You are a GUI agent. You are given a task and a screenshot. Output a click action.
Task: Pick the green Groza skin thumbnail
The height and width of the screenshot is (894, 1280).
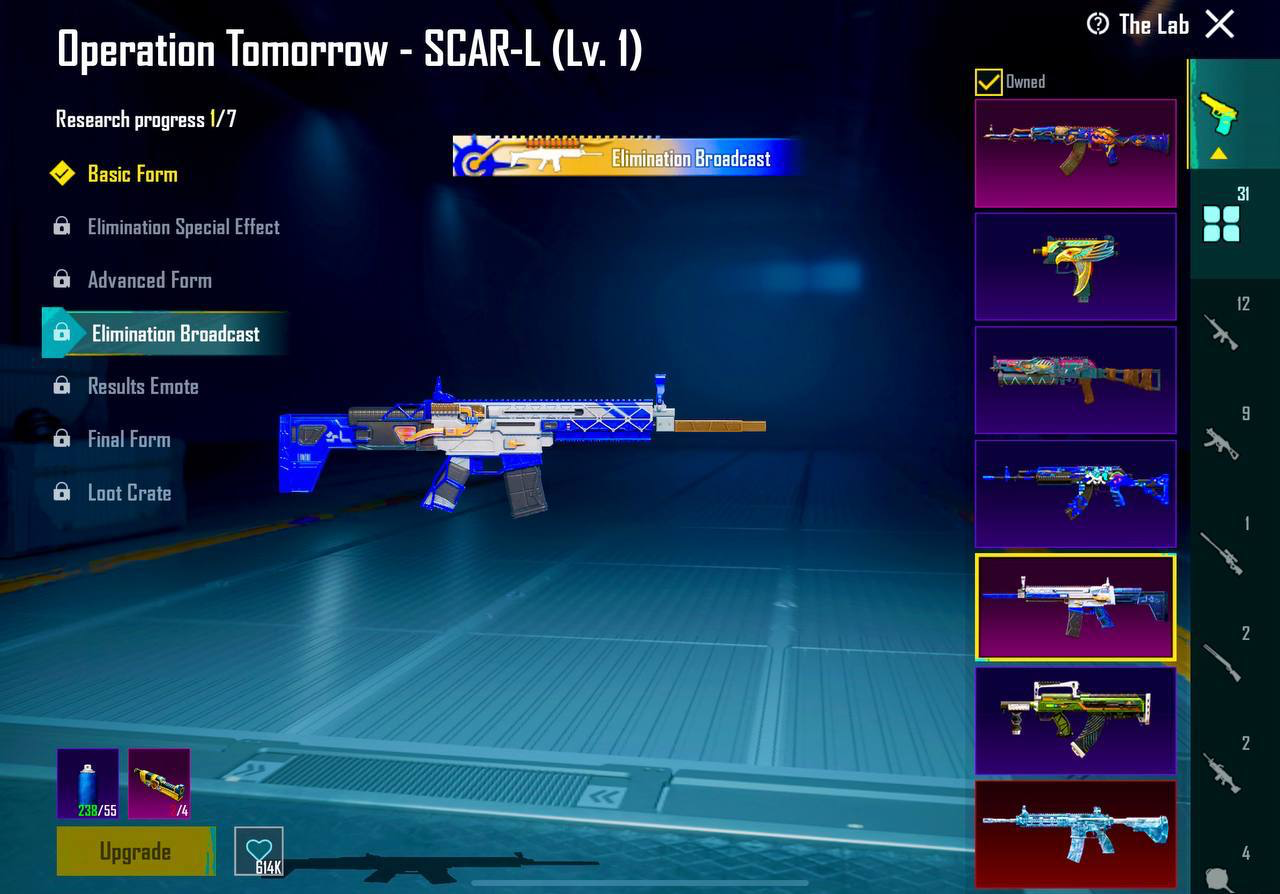1075,721
